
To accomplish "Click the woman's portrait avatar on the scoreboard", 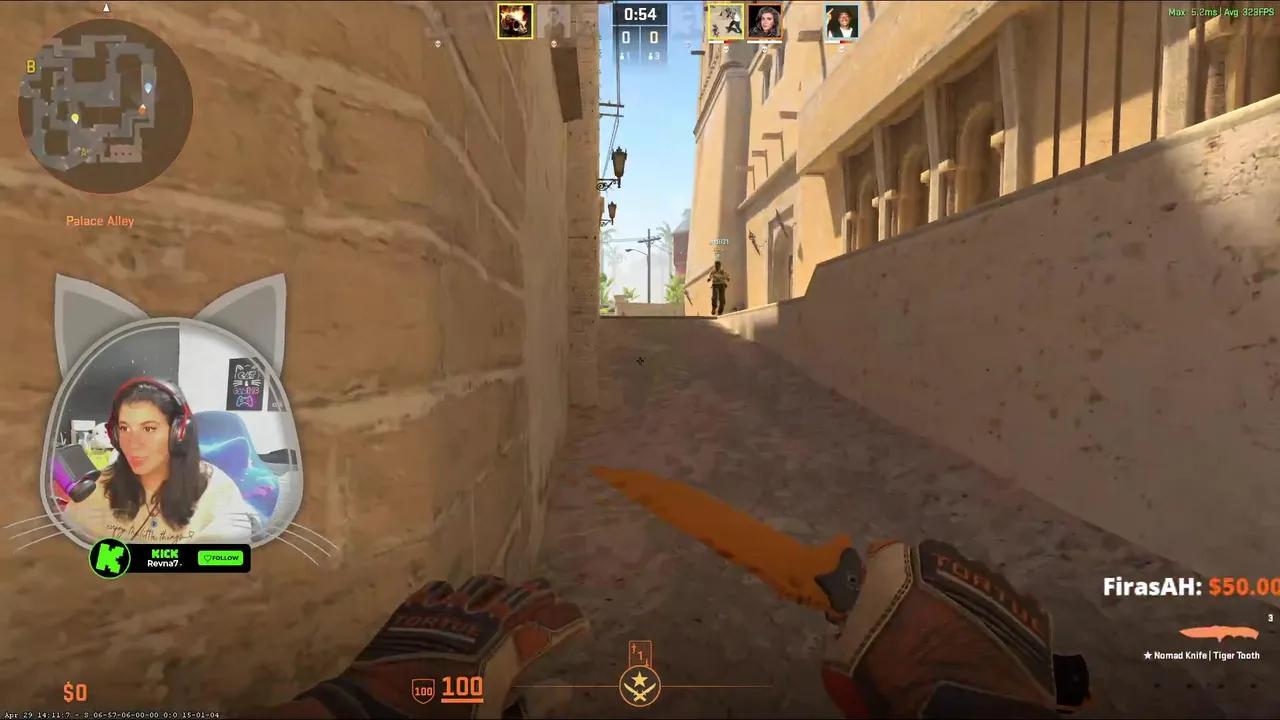I will [766, 22].
